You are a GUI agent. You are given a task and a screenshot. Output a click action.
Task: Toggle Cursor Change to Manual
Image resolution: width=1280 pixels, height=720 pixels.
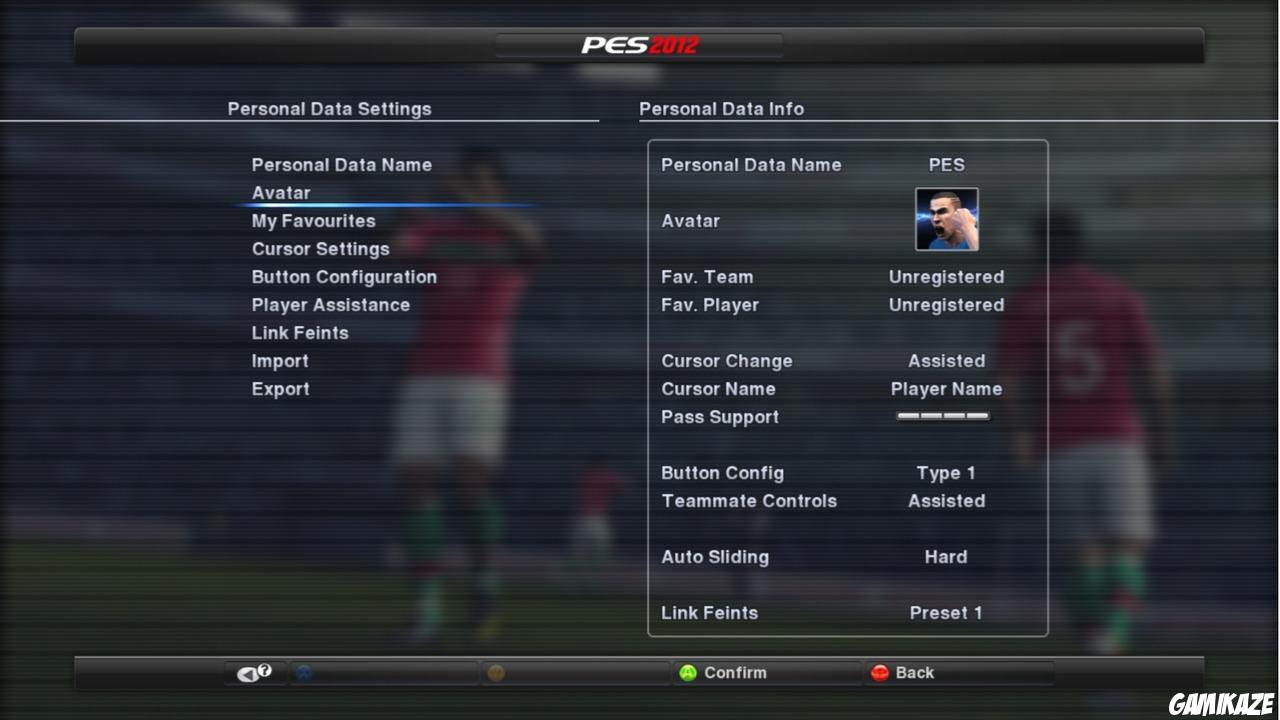[946, 360]
